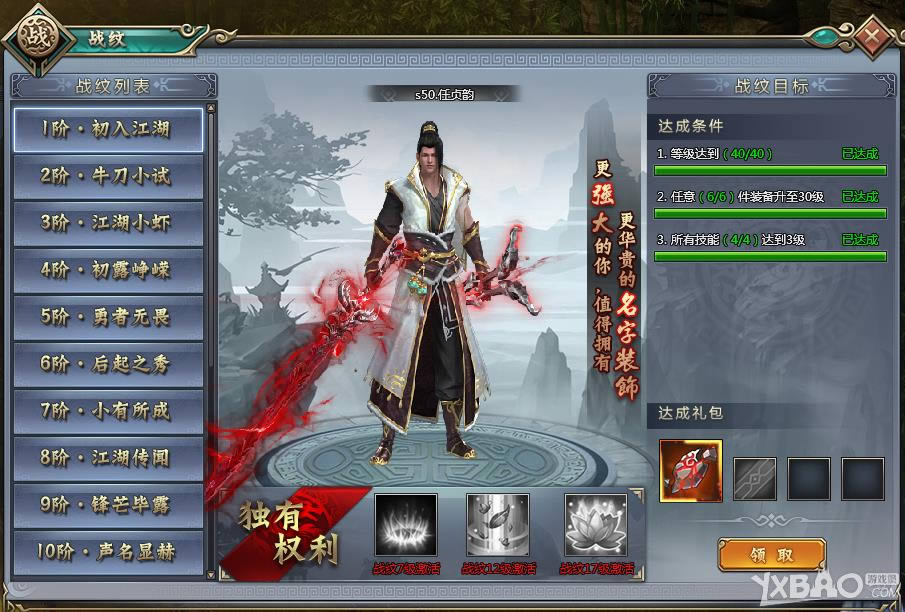Viewport: 905px width, 612px height.
Task: Select the 9阶·锋芒毕露 tier
Action: click(x=107, y=505)
